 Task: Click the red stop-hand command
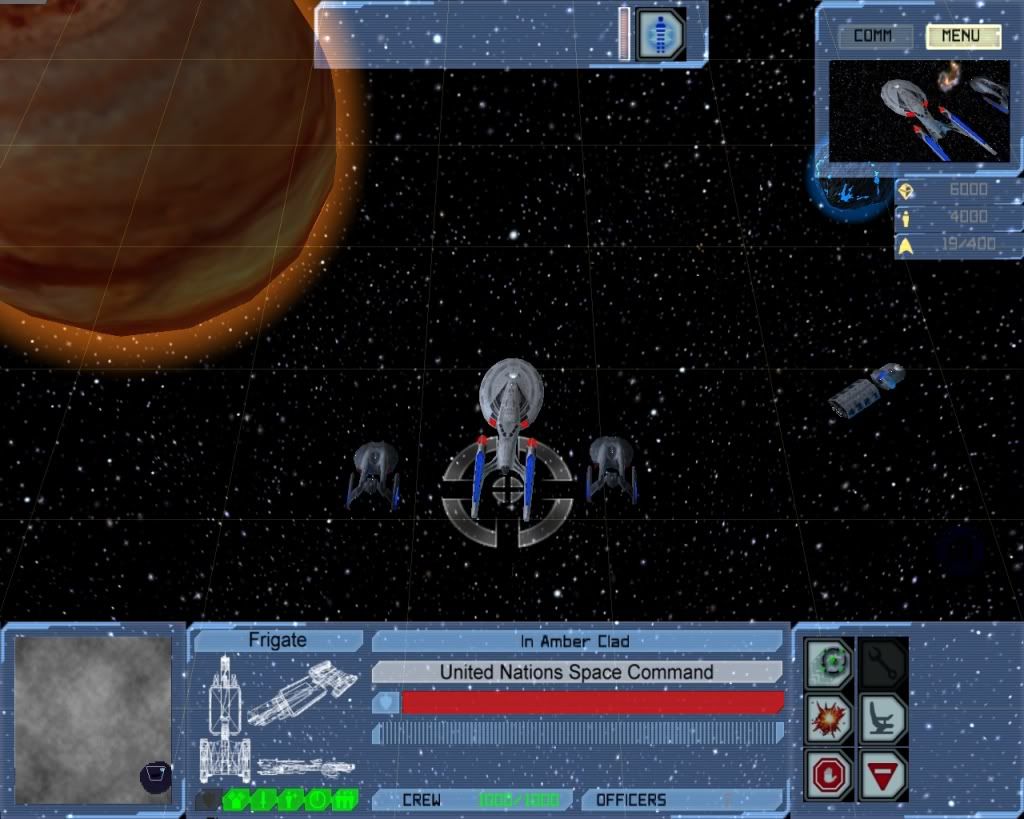831,774
